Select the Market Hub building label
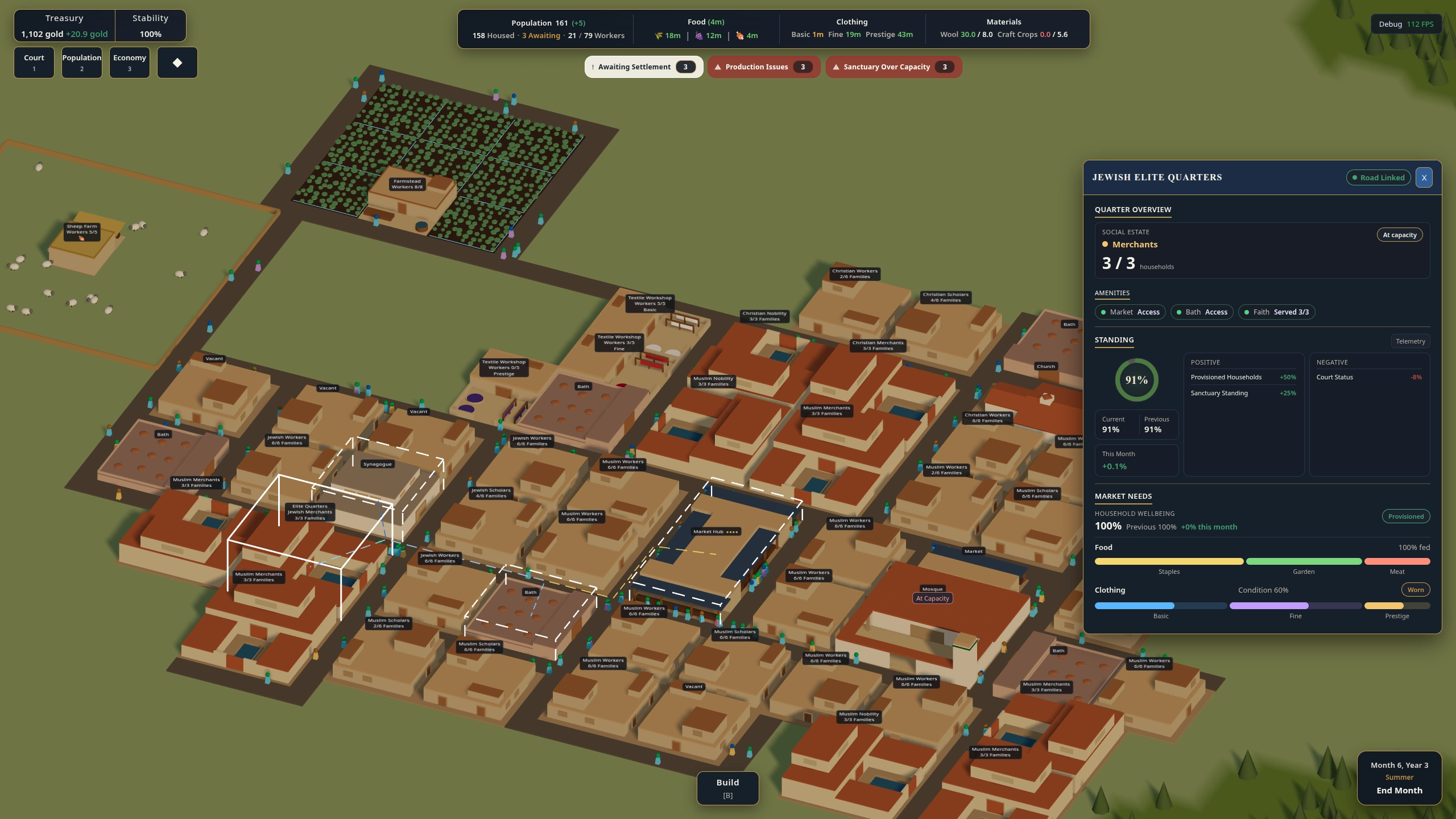This screenshot has height=819, width=1456. tap(715, 532)
